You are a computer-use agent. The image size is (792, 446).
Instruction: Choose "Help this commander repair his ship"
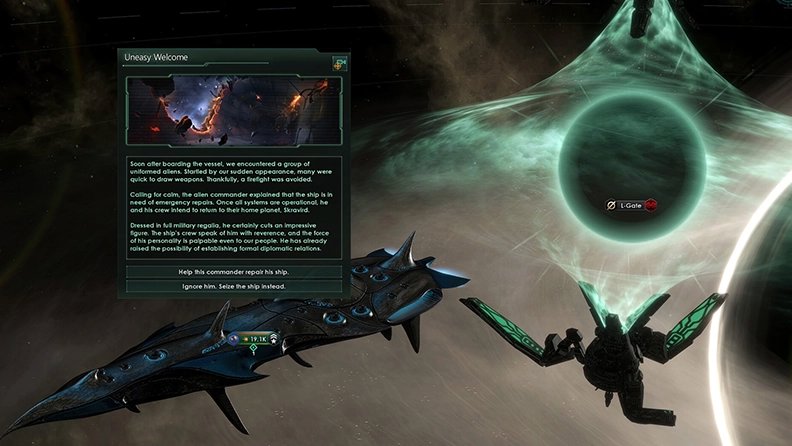[x=233, y=272]
